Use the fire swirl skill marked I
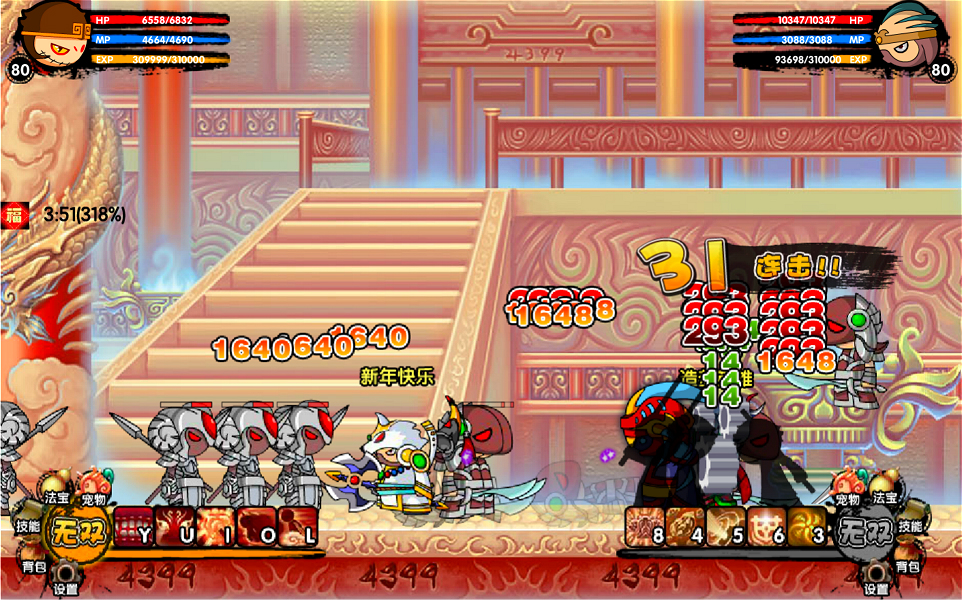The height and width of the screenshot is (600, 962). pyautogui.click(x=214, y=527)
